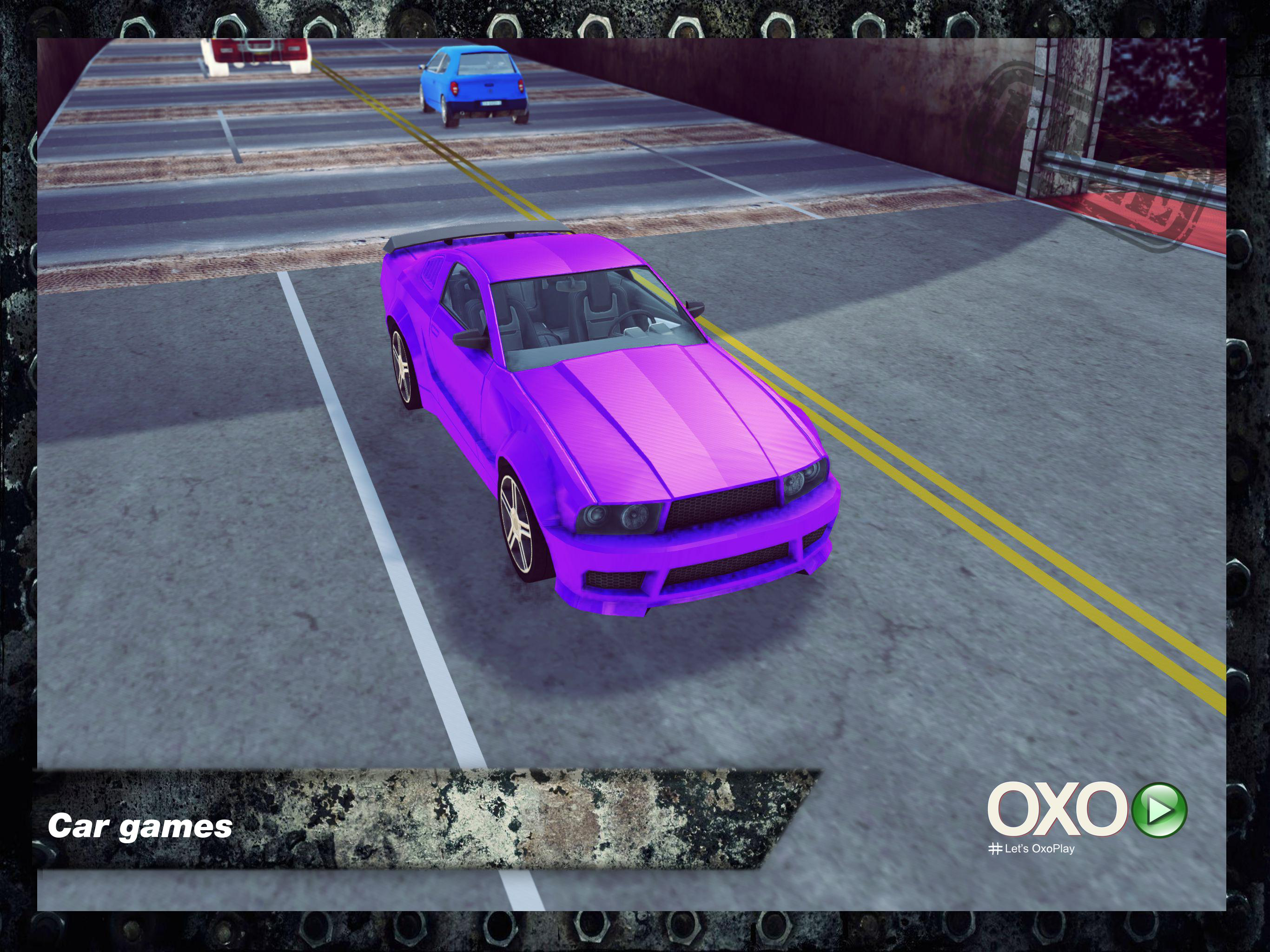Viewport: 1270px width, 952px height.
Task: Select the Car games banner label
Action: (x=140, y=826)
